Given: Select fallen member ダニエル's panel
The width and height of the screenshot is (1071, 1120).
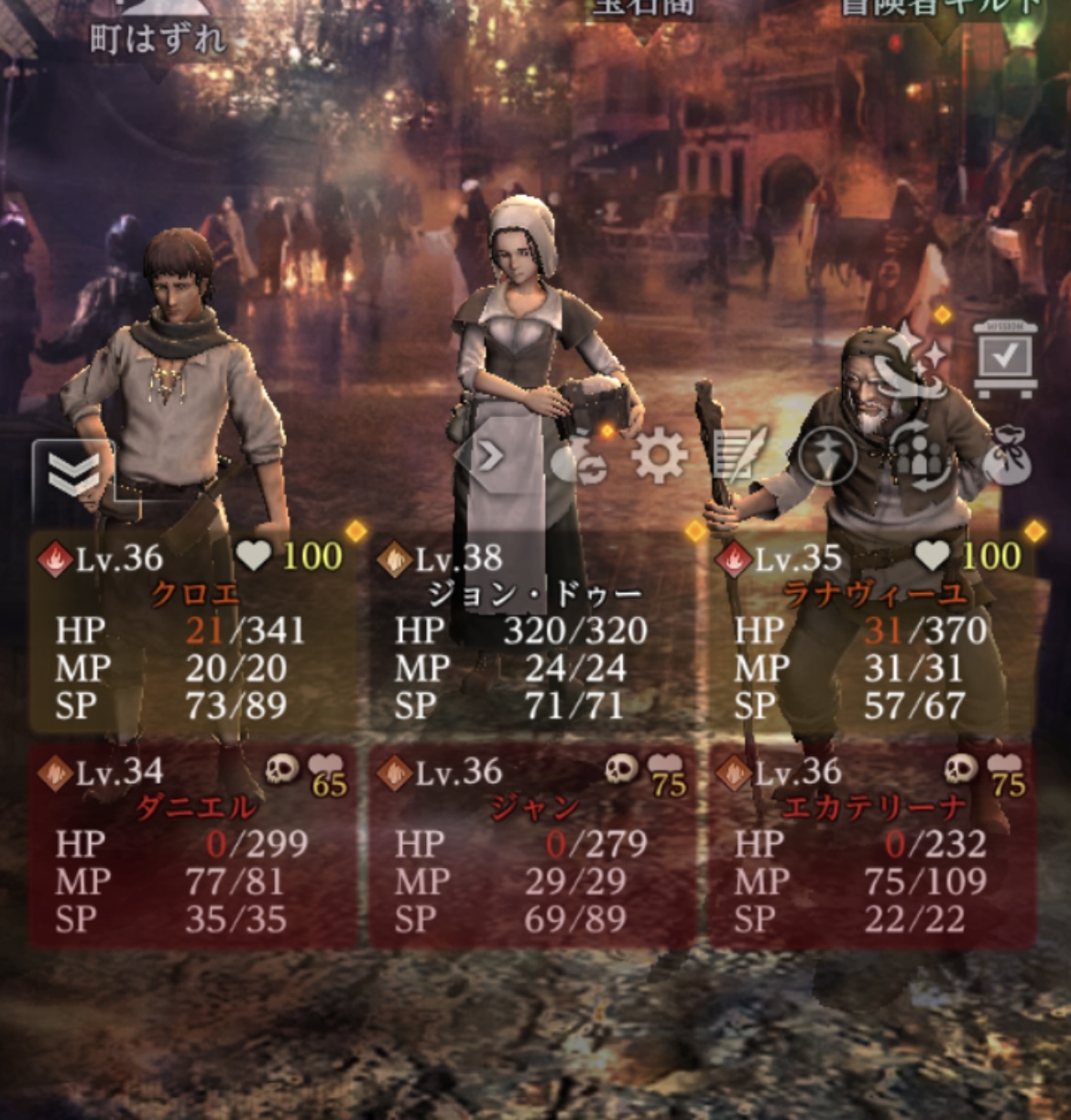Looking at the screenshot, I should click(193, 845).
